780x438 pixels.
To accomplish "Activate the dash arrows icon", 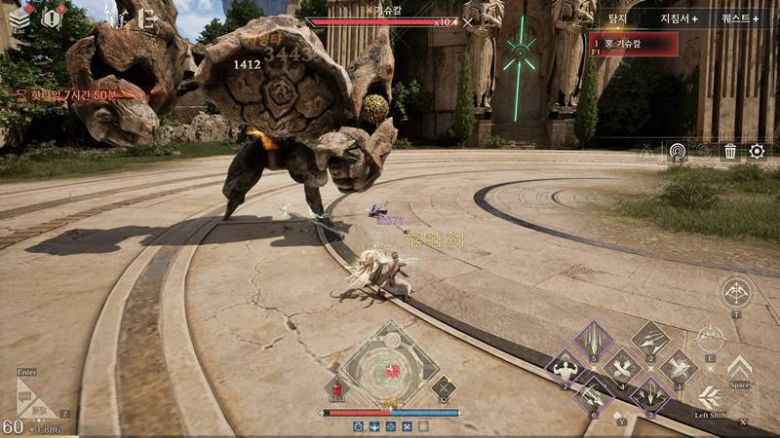I will (709, 396).
